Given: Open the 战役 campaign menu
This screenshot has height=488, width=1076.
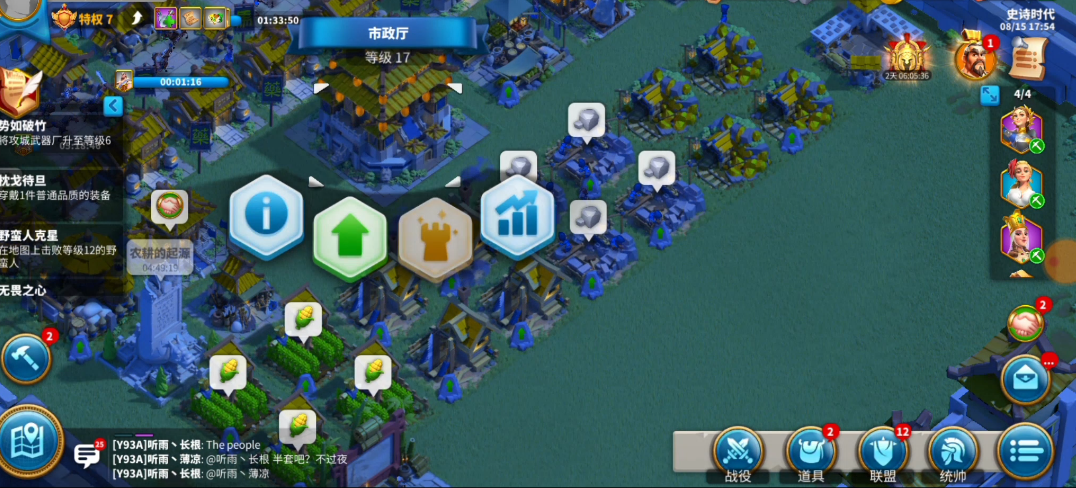Looking at the screenshot, I should point(737,453).
